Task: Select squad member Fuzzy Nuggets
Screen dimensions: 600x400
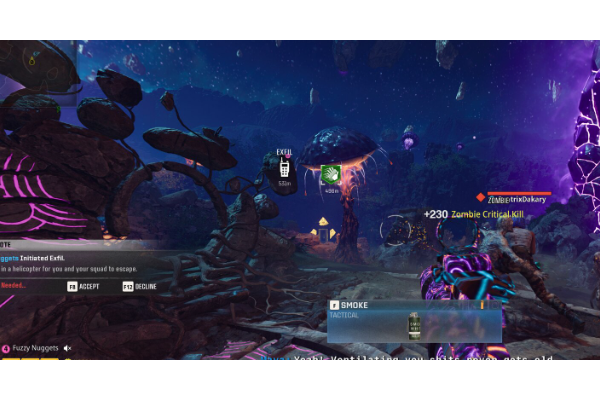Action: 36,348
